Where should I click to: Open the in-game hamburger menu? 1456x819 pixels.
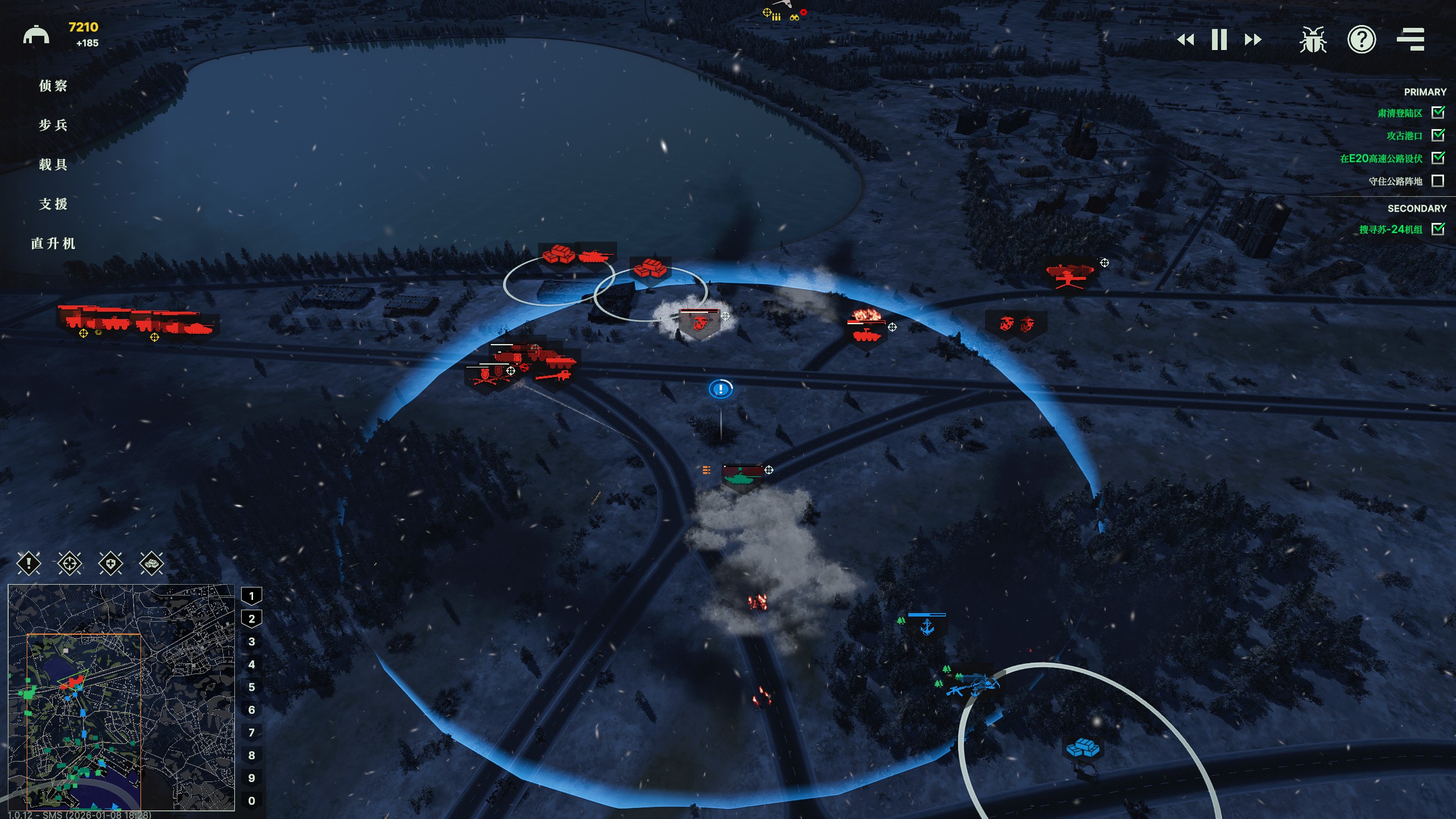(x=1412, y=40)
